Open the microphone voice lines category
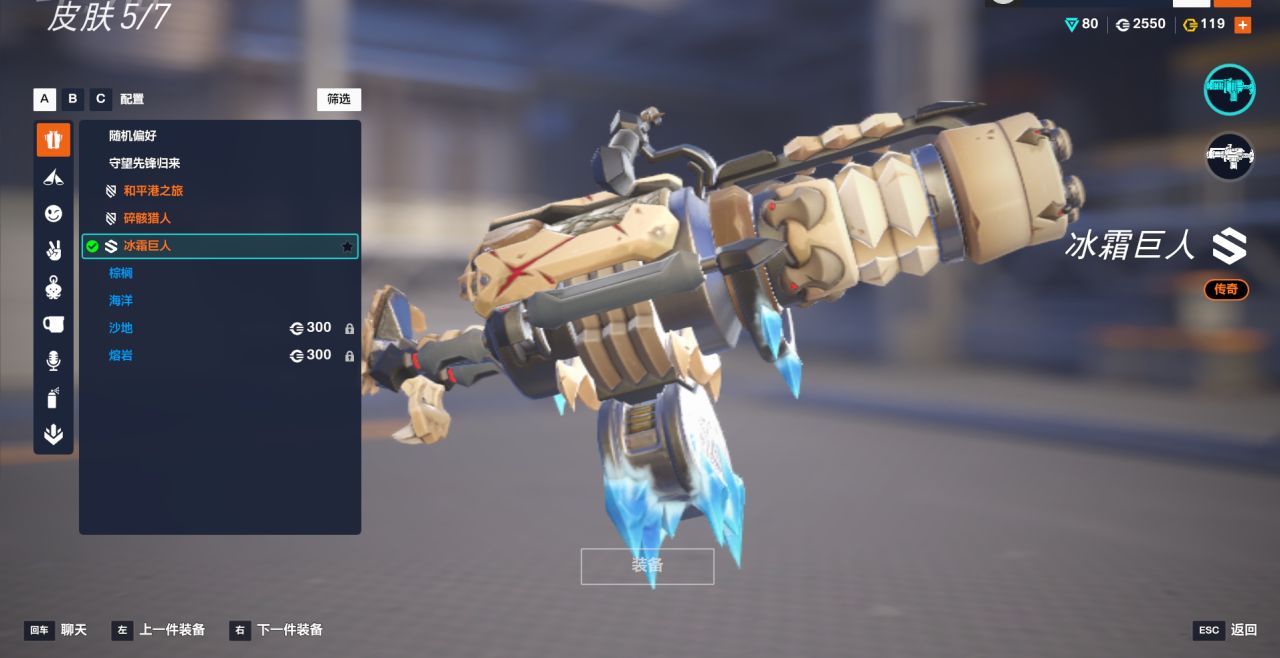Screen dimensions: 1280x658 54,361
